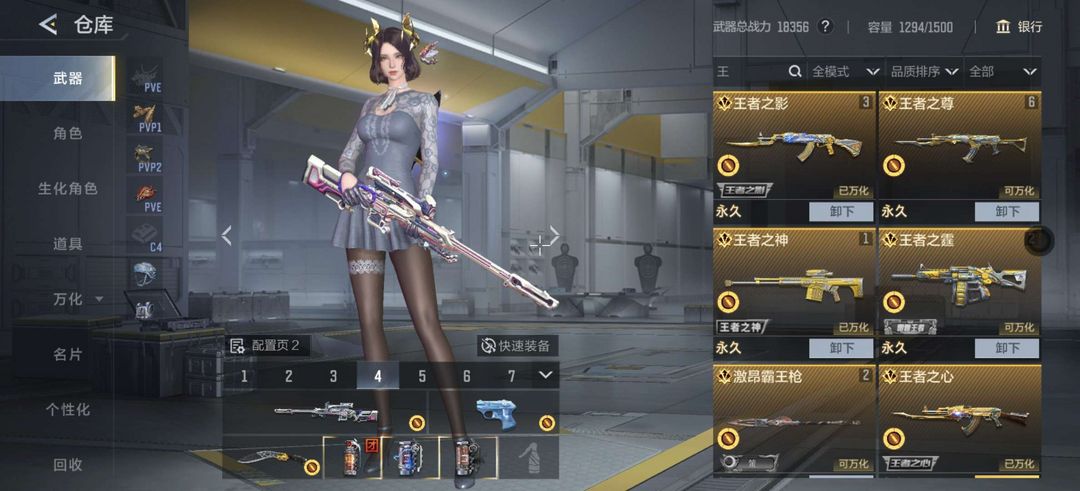Viewport: 1080px width, 491px height.
Task: Expand the 万化 category
Action: (x=77, y=299)
